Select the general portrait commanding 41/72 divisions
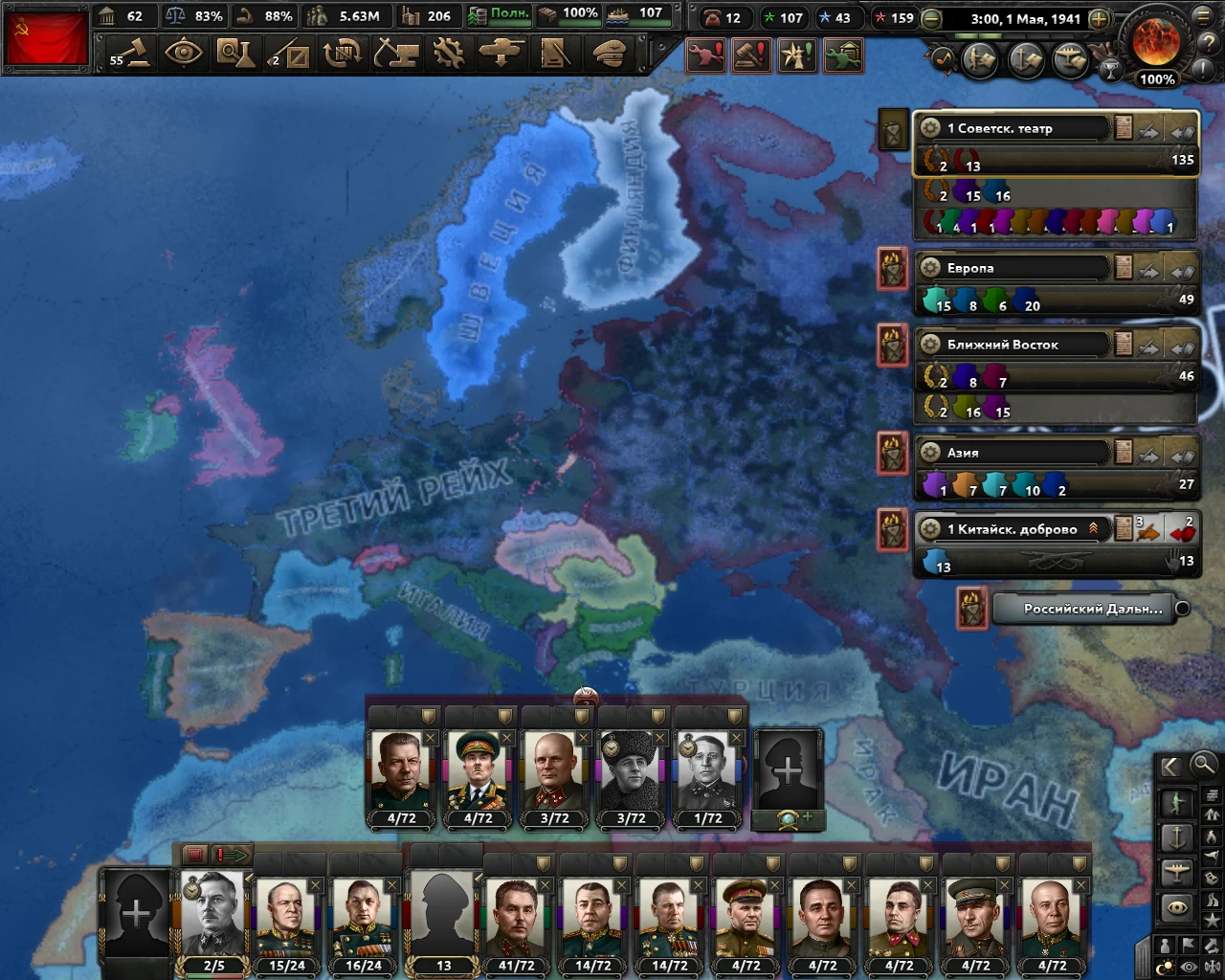The image size is (1225, 980). click(515, 914)
